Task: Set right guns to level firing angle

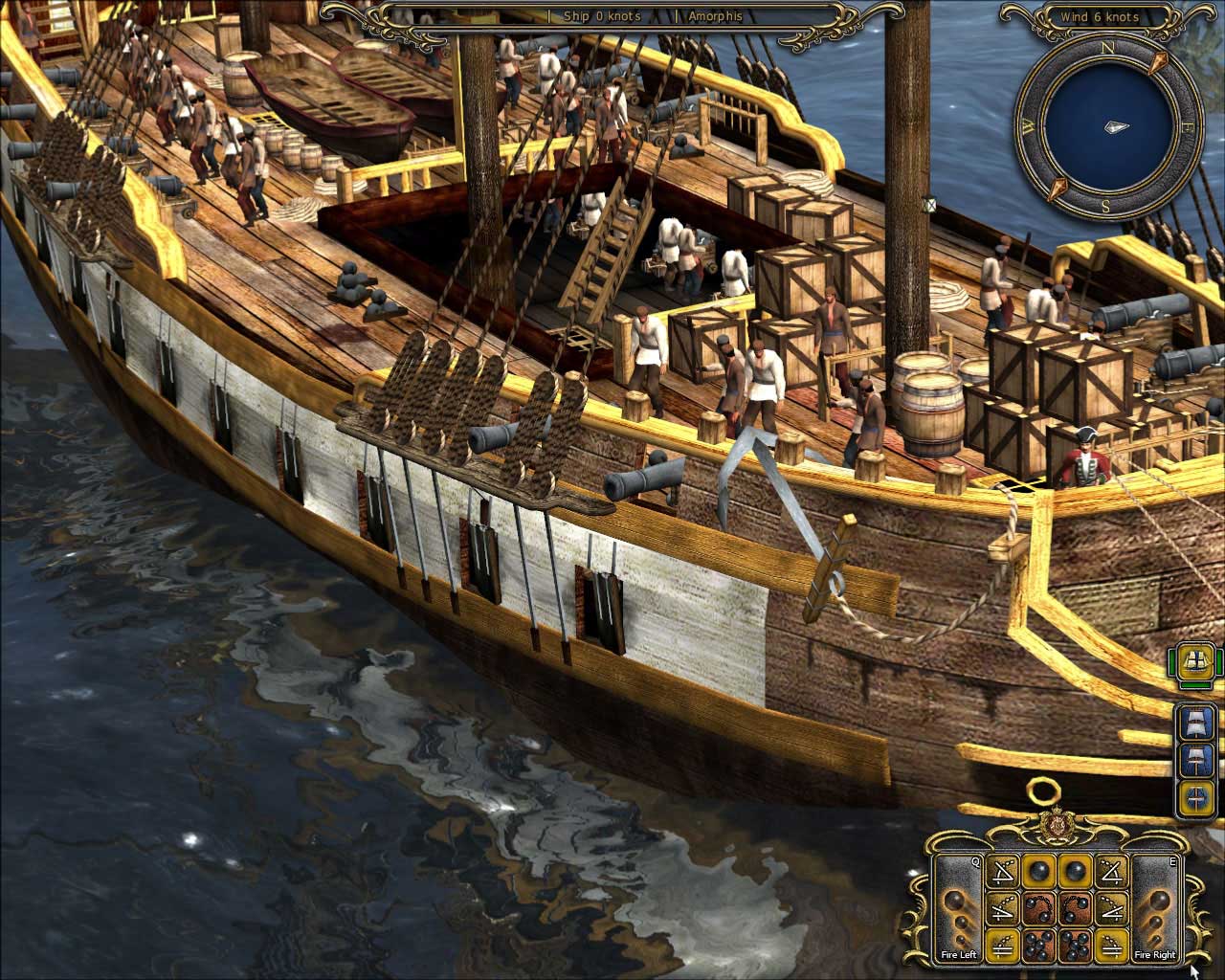Action: click(x=1110, y=945)
